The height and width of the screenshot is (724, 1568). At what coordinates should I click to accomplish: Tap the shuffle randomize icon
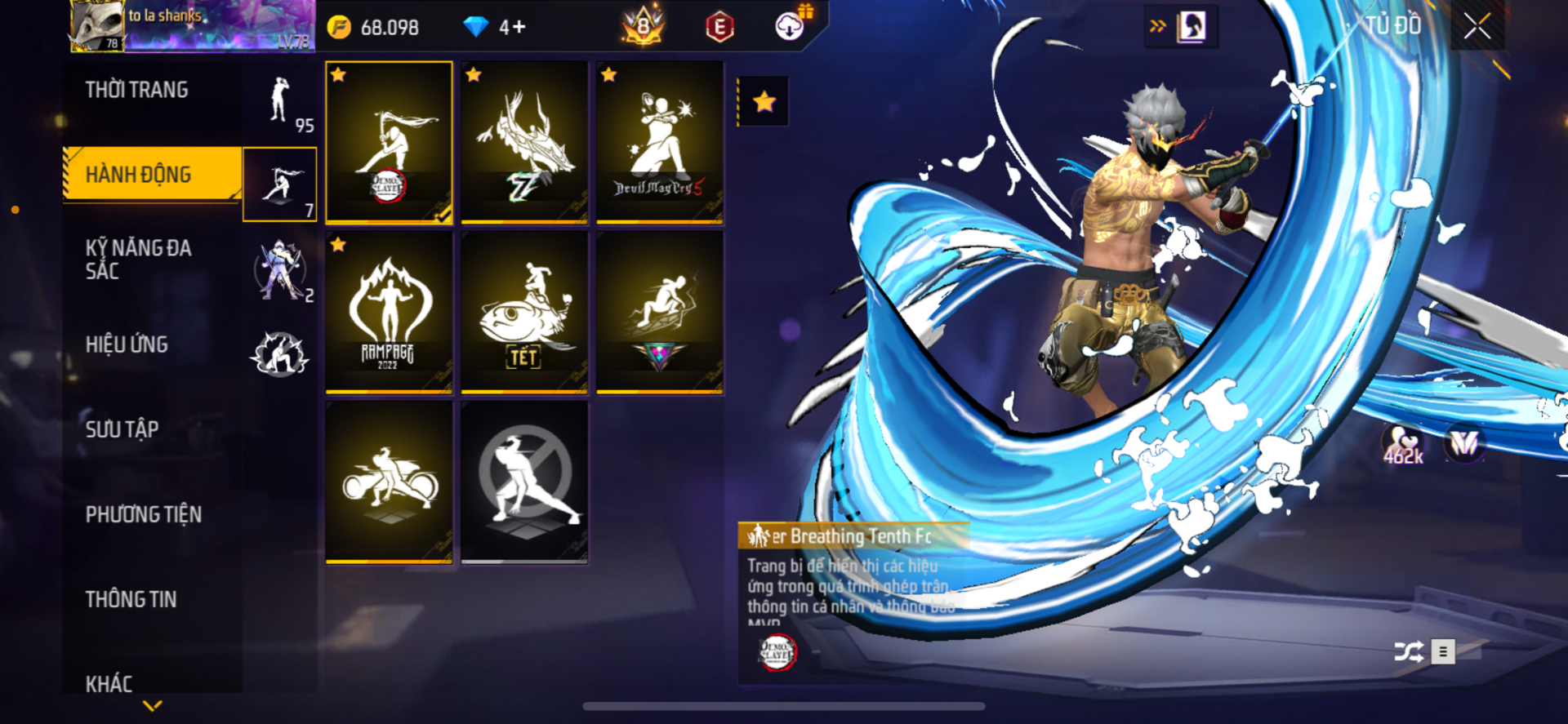pos(1408,651)
